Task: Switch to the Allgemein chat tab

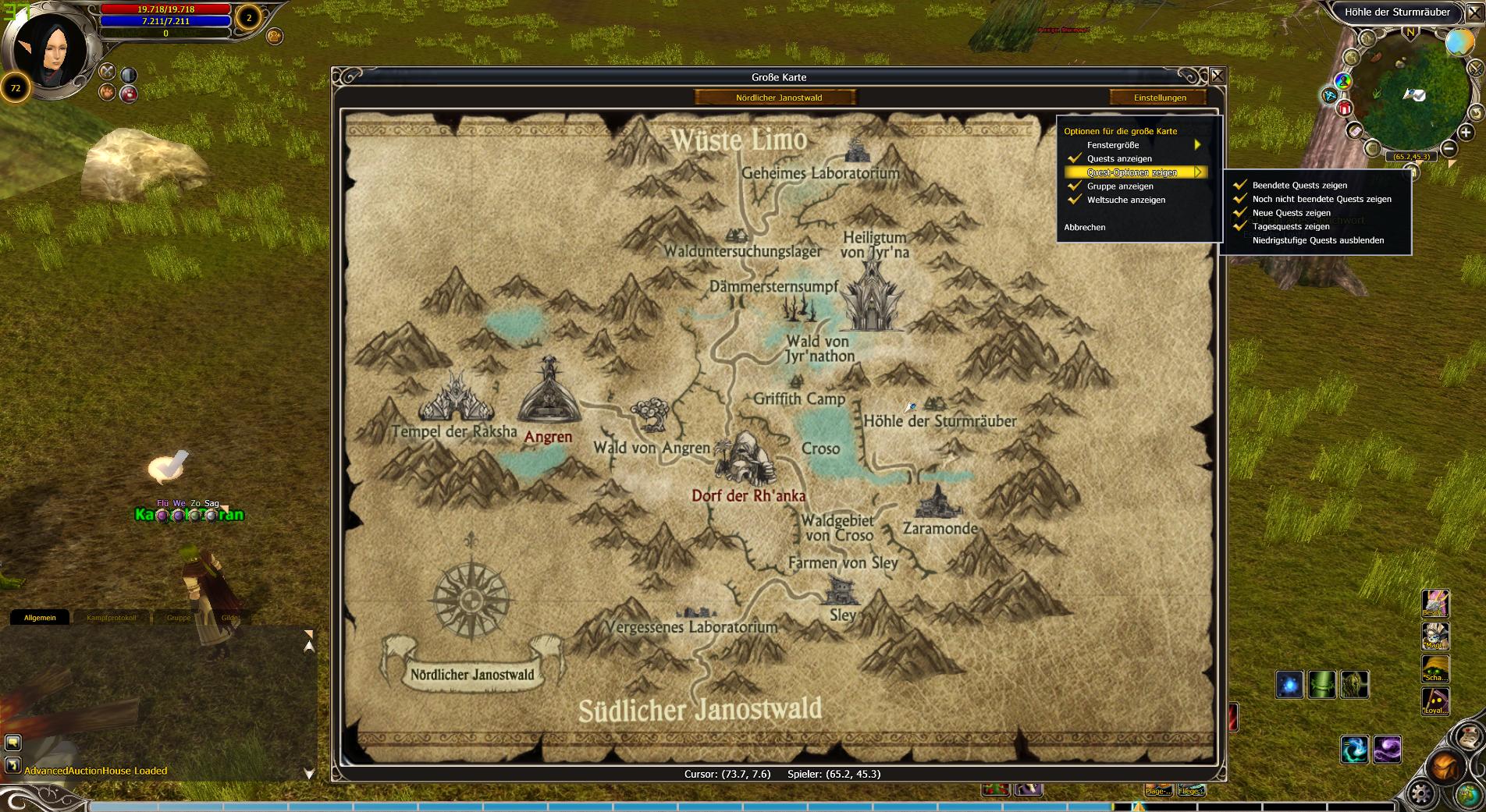Action: [40, 618]
